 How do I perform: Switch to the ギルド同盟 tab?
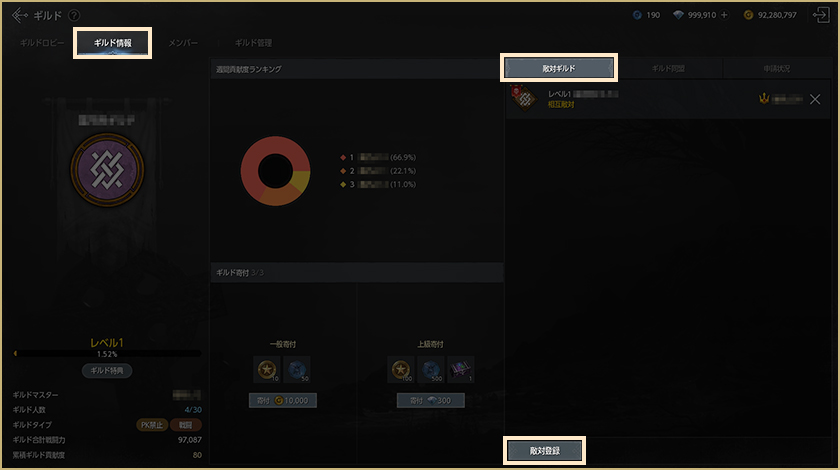tap(668, 68)
